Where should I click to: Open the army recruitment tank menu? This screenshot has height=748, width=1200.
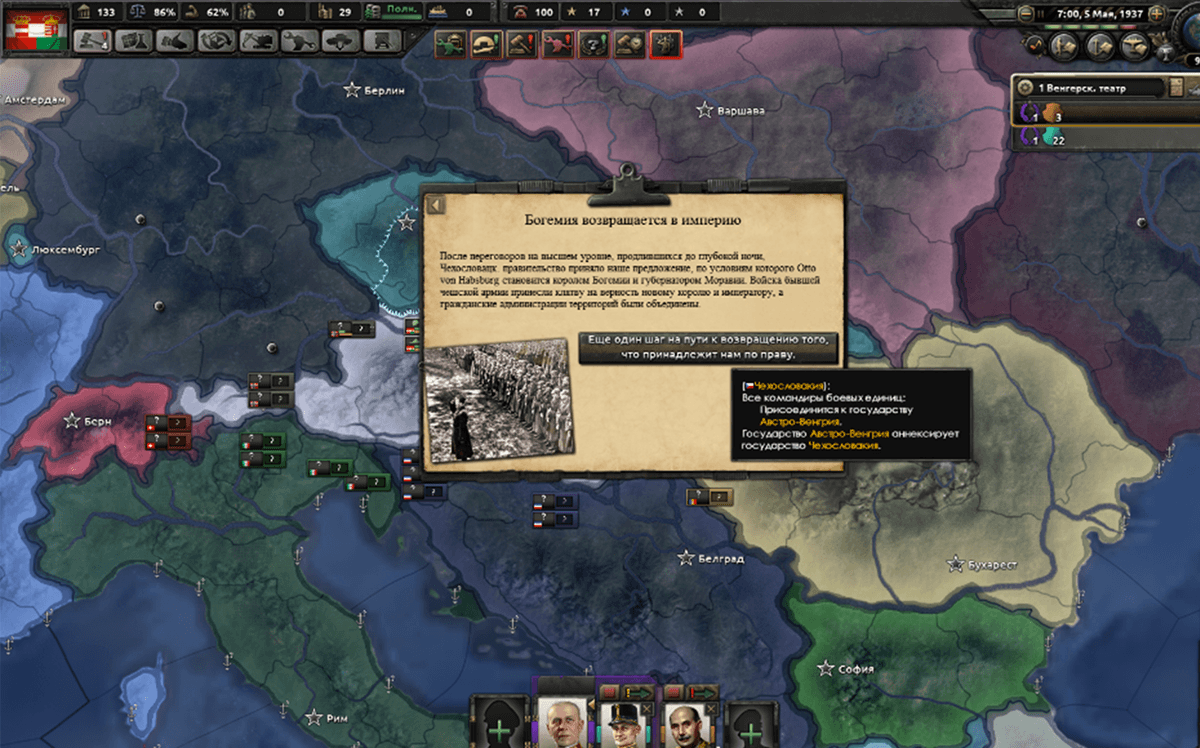[x=338, y=42]
